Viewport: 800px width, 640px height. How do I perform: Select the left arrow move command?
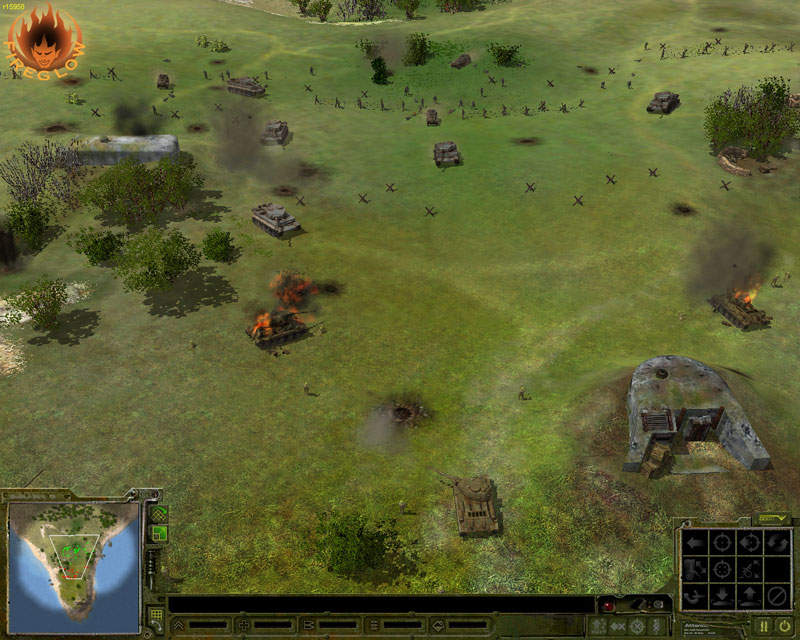695,544
